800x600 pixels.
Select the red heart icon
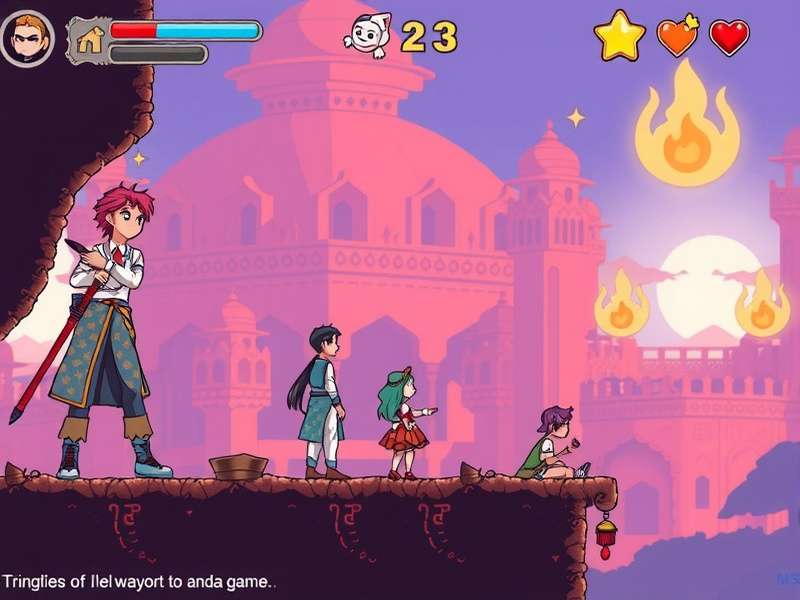pos(730,38)
